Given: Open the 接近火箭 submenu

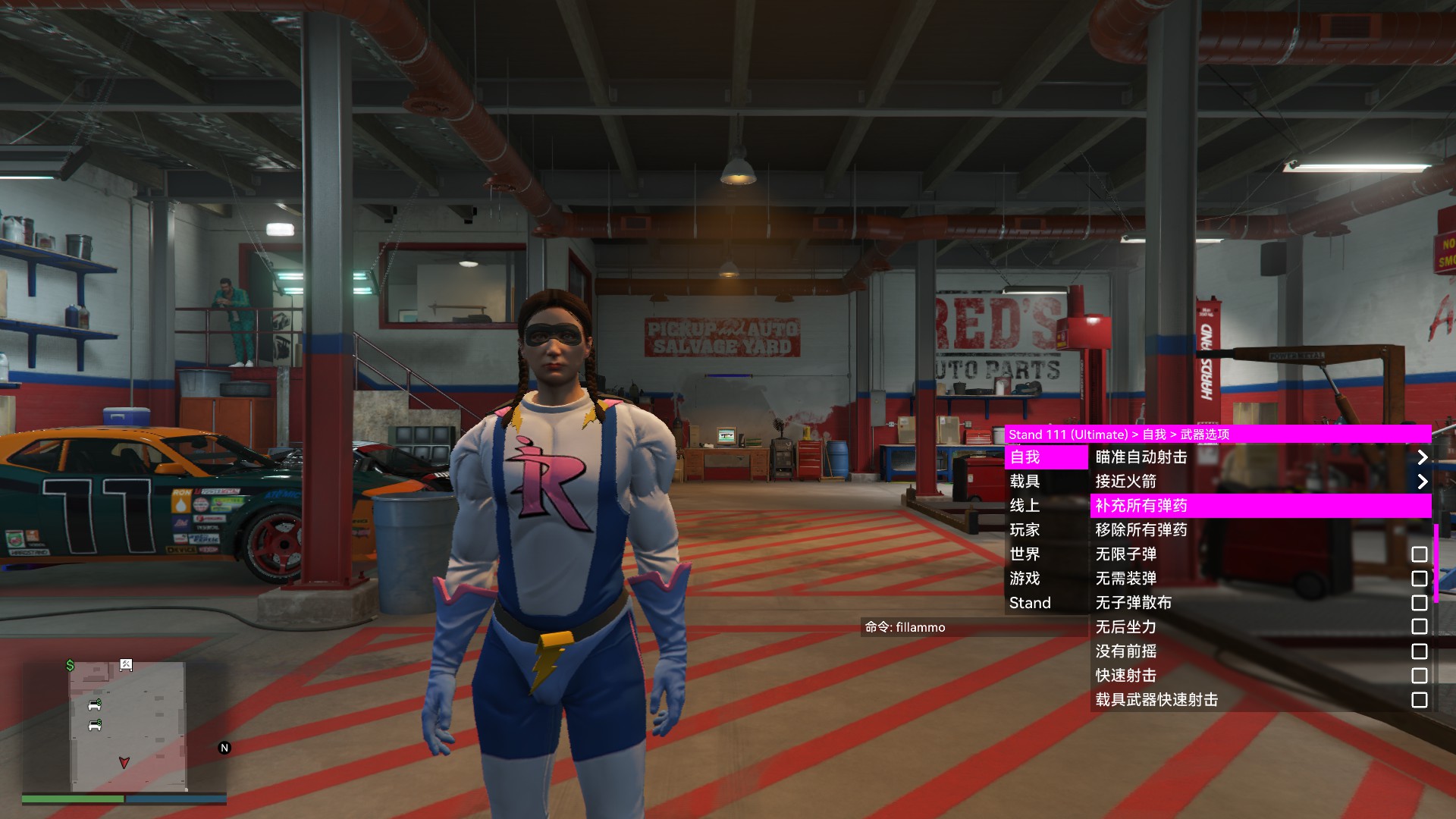Looking at the screenshot, I should (x=1259, y=482).
